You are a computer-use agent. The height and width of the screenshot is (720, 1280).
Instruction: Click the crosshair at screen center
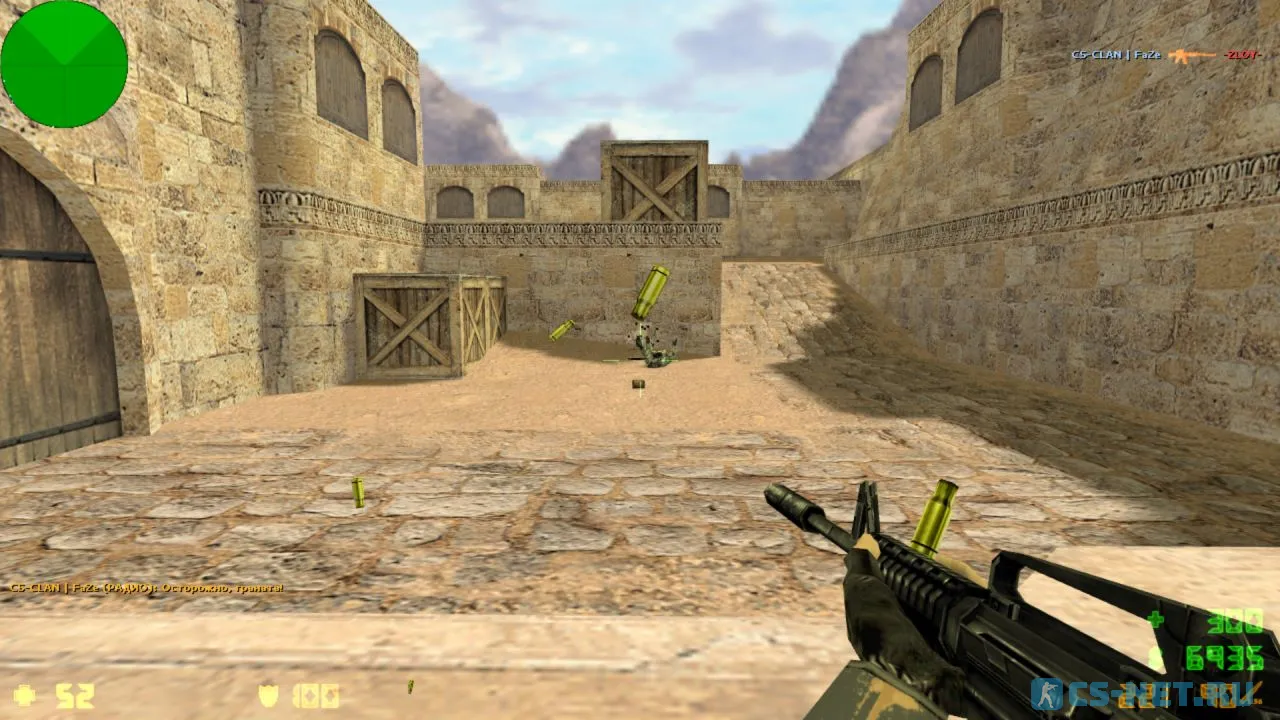640,360
